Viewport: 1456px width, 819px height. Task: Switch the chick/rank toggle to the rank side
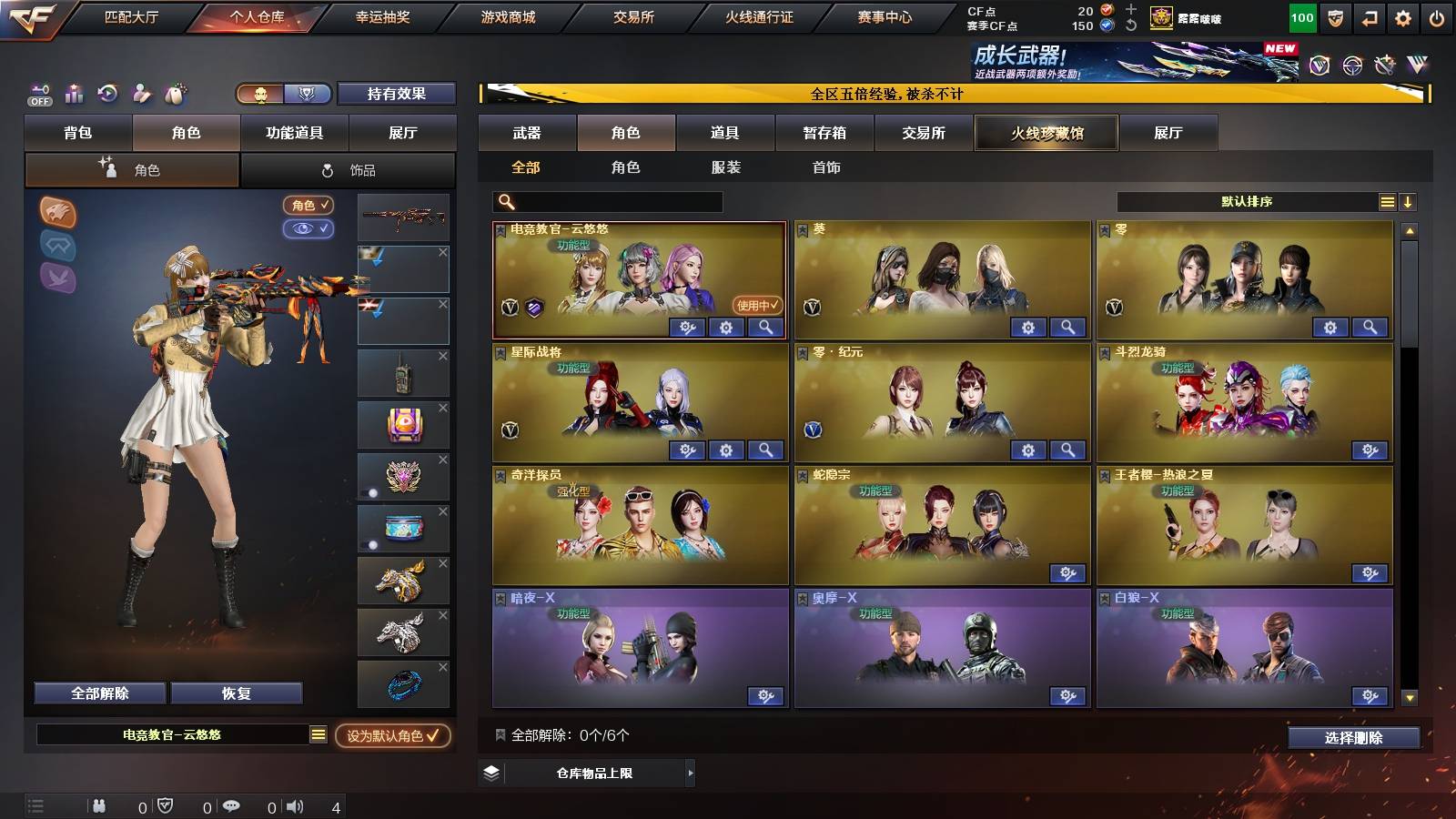(307, 94)
